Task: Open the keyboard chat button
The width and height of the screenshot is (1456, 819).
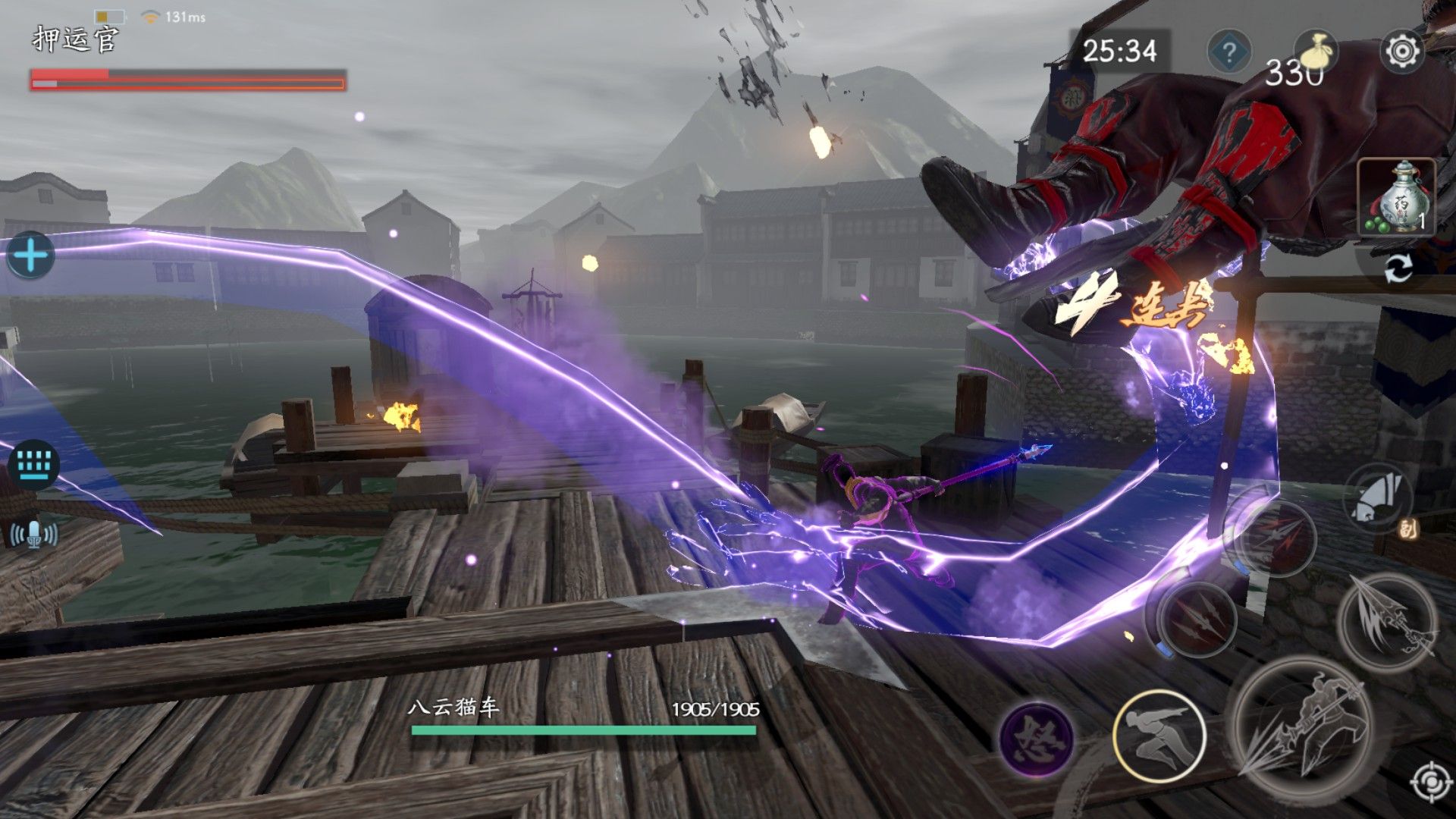Action: pos(34,463)
